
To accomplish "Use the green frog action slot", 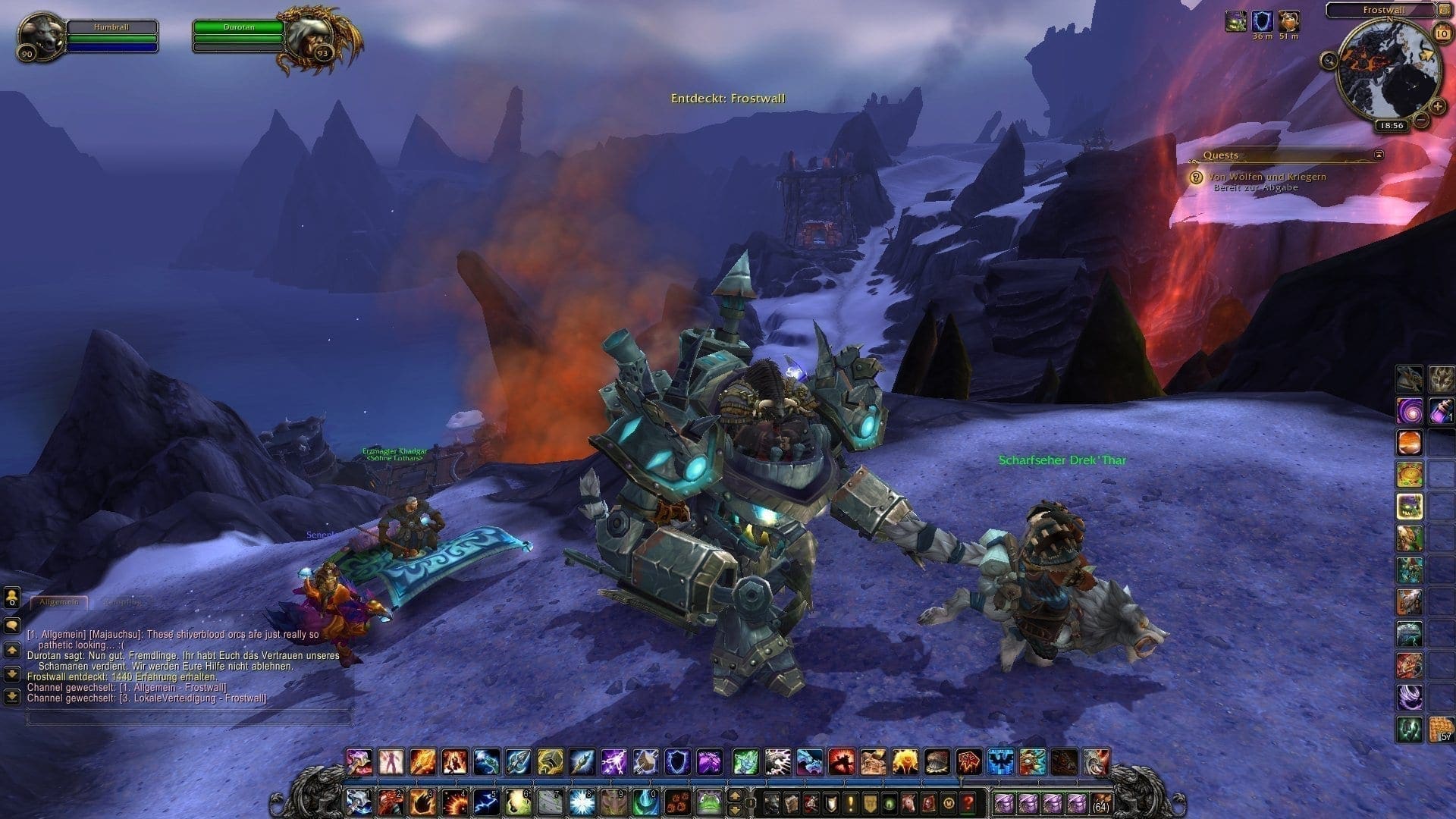I will (x=708, y=801).
